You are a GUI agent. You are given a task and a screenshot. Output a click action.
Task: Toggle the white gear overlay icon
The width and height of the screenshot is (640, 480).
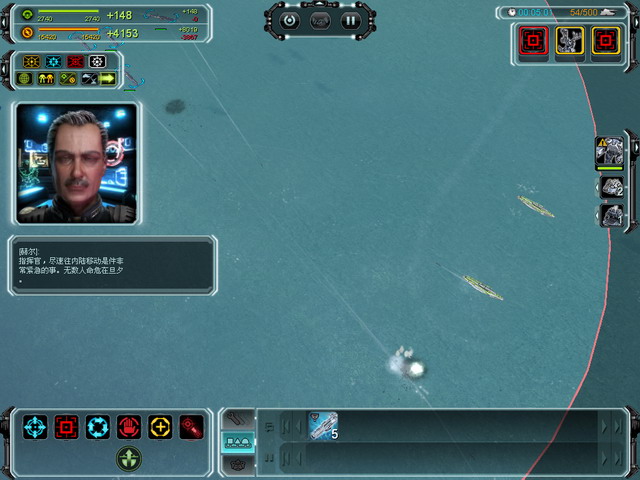pyautogui.click(x=97, y=61)
